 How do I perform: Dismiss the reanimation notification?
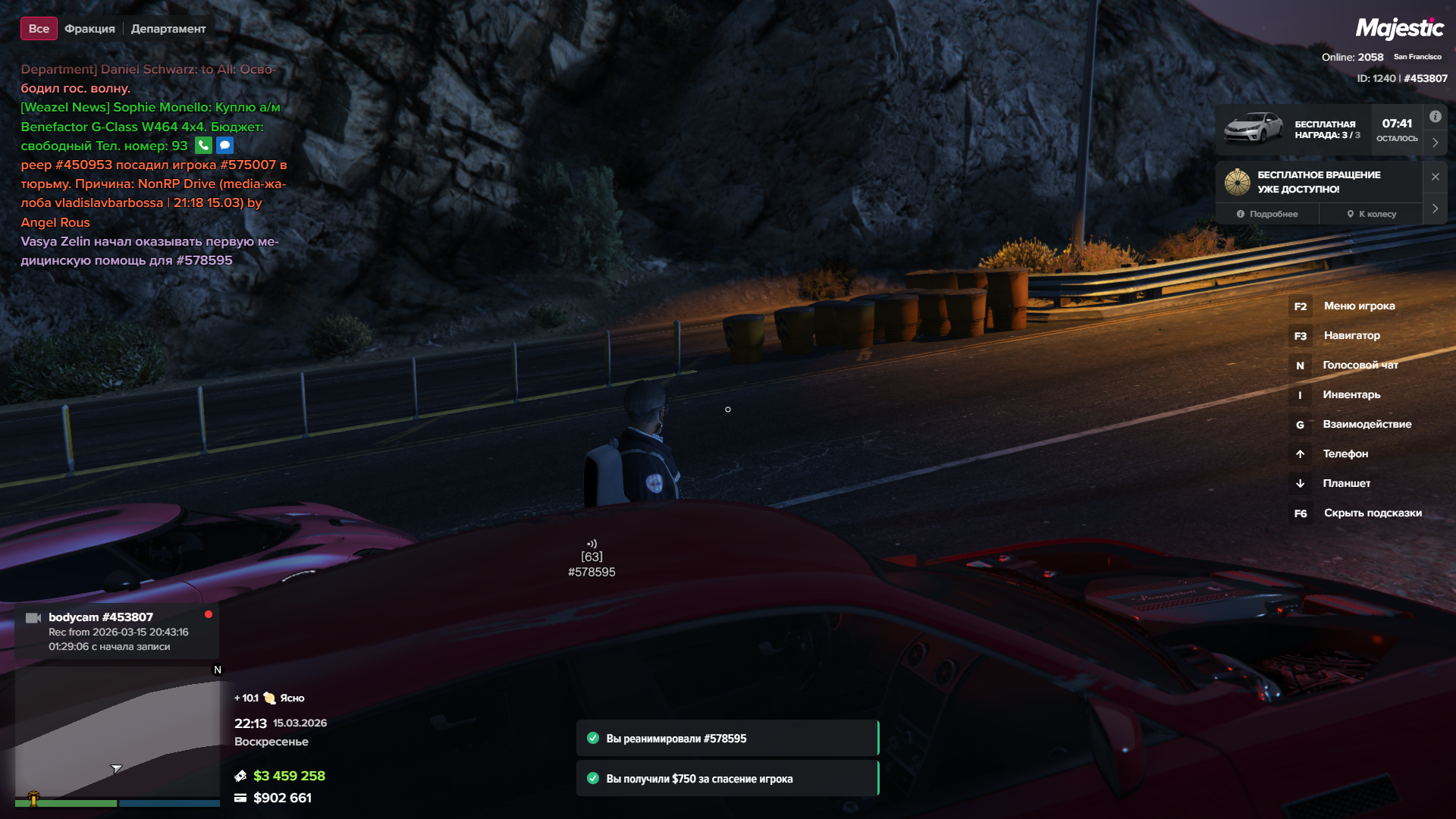pos(726,739)
